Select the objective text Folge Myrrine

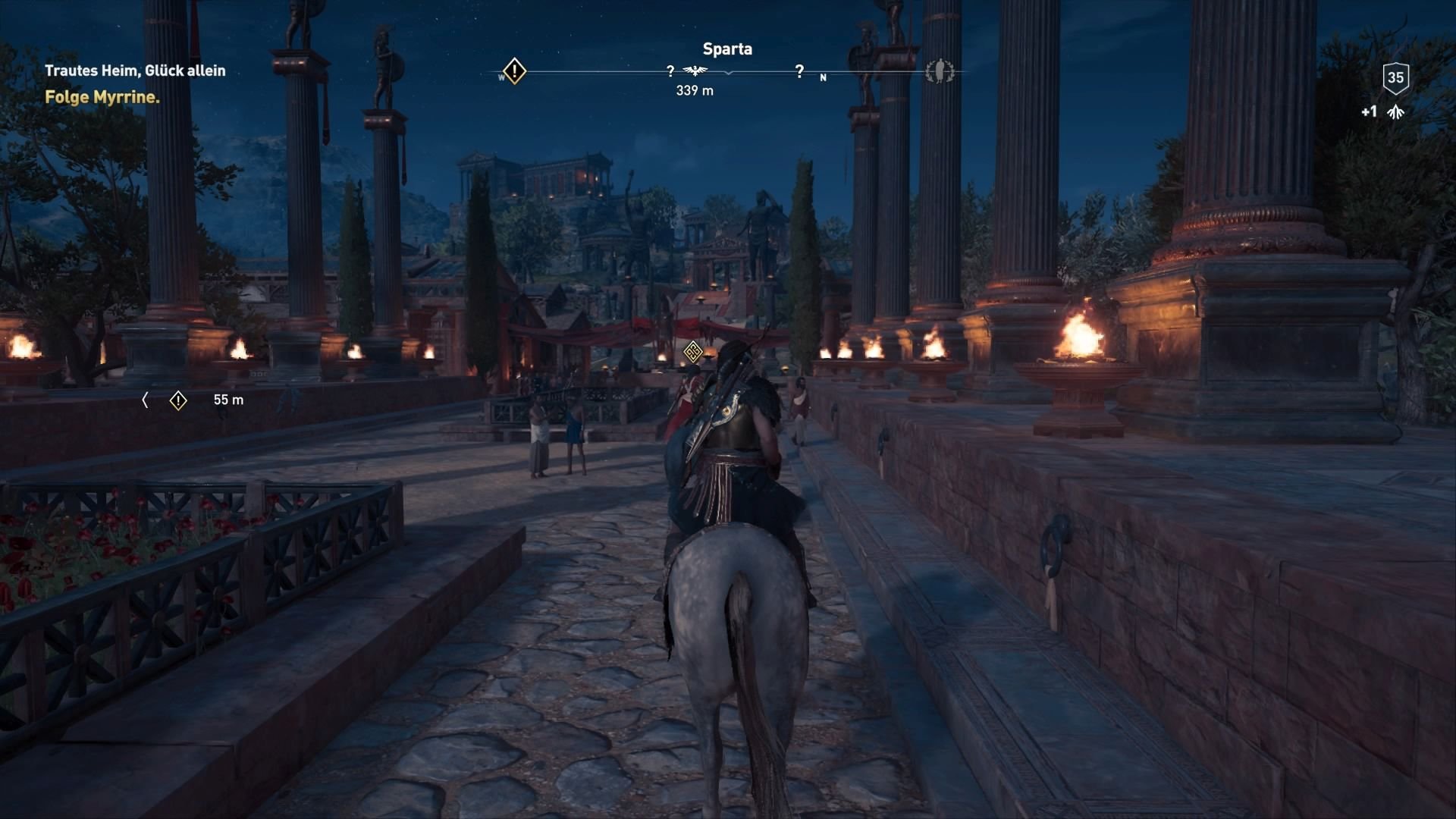click(102, 98)
